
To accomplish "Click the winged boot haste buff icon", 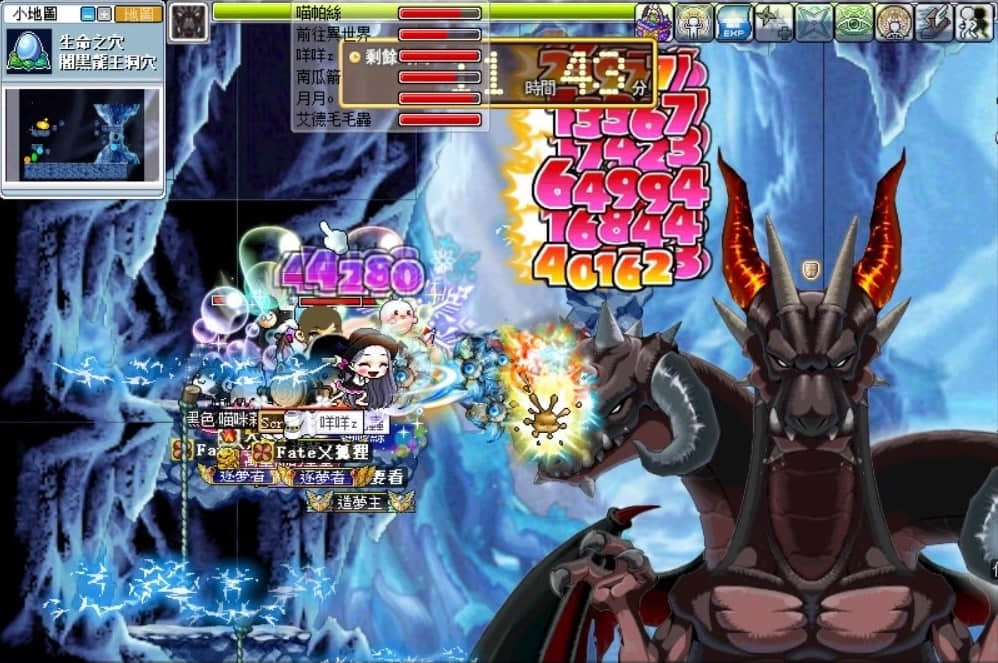I will (x=934, y=21).
